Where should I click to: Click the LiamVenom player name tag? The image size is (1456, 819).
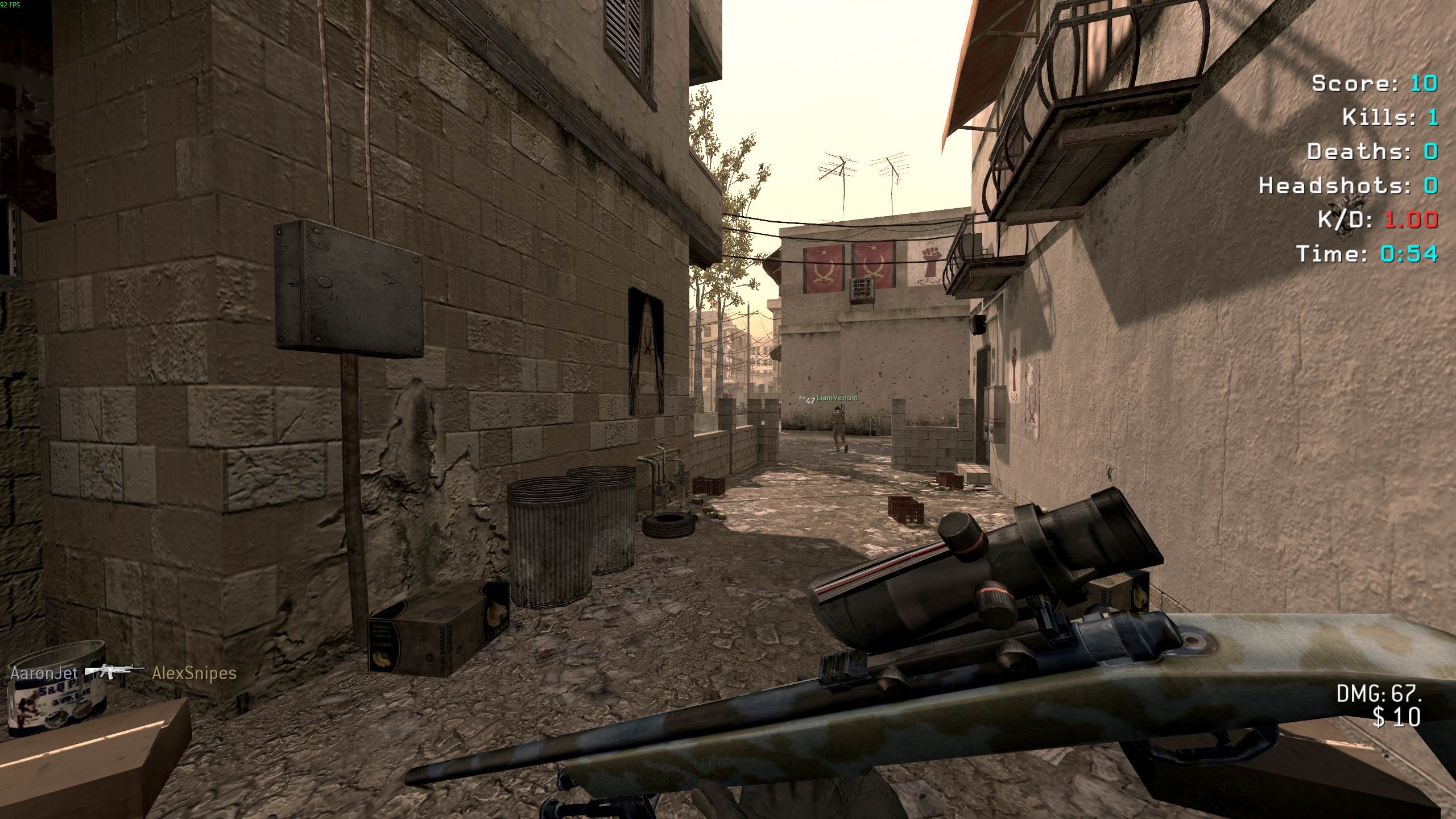[x=837, y=398]
